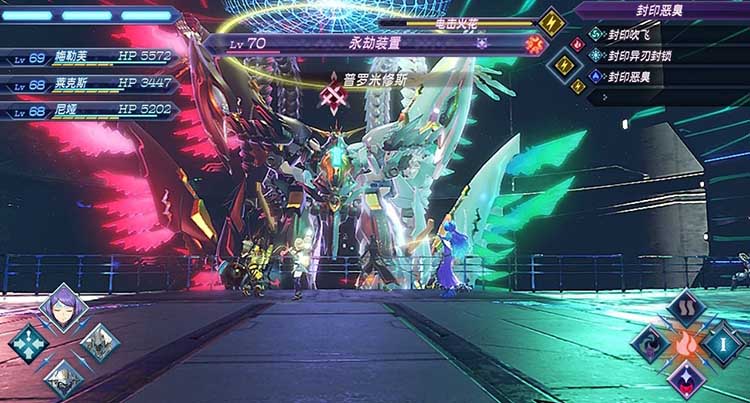Select the purple-haired blade portrait icon
The image size is (750, 403).
click(63, 308)
